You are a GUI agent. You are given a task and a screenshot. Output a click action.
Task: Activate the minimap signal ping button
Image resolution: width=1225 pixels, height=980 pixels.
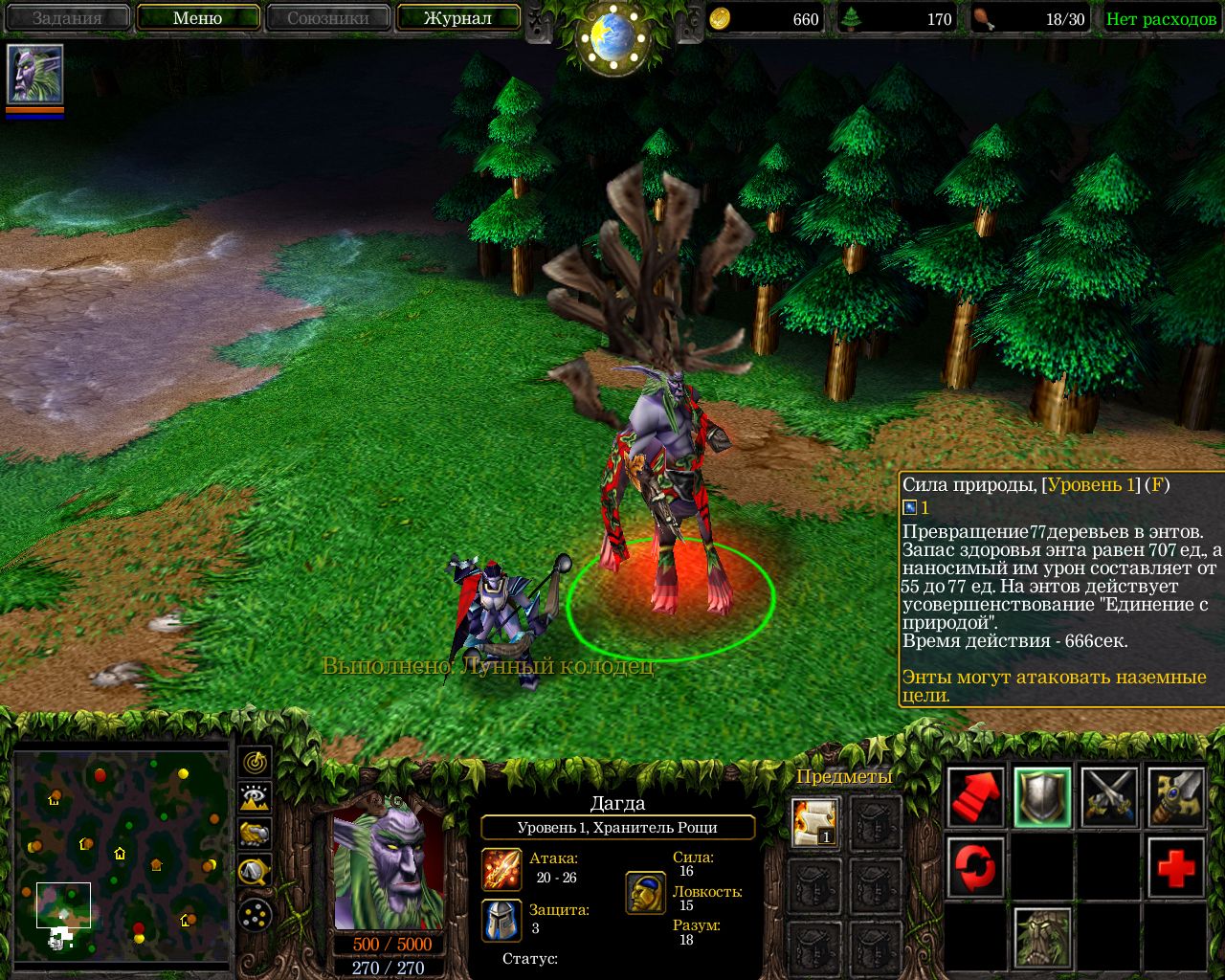[255, 762]
